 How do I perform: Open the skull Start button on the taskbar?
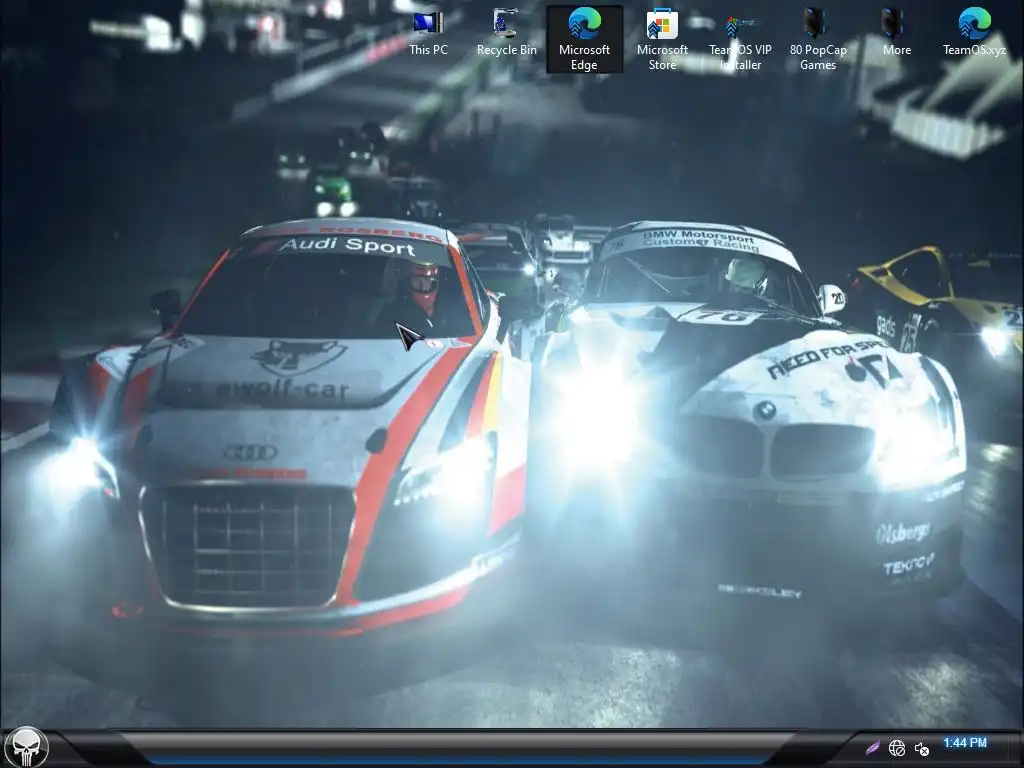pos(26,747)
